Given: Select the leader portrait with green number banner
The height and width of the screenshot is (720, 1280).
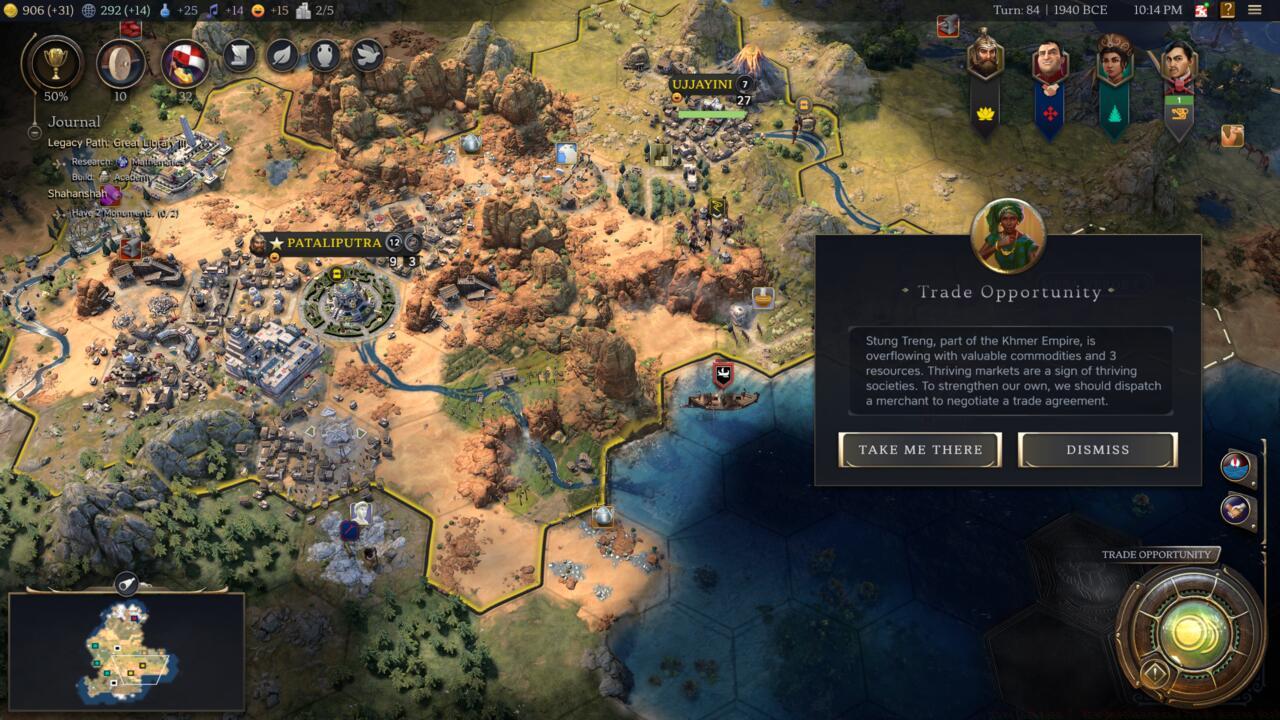Looking at the screenshot, I should pyautogui.click(x=1178, y=62).
